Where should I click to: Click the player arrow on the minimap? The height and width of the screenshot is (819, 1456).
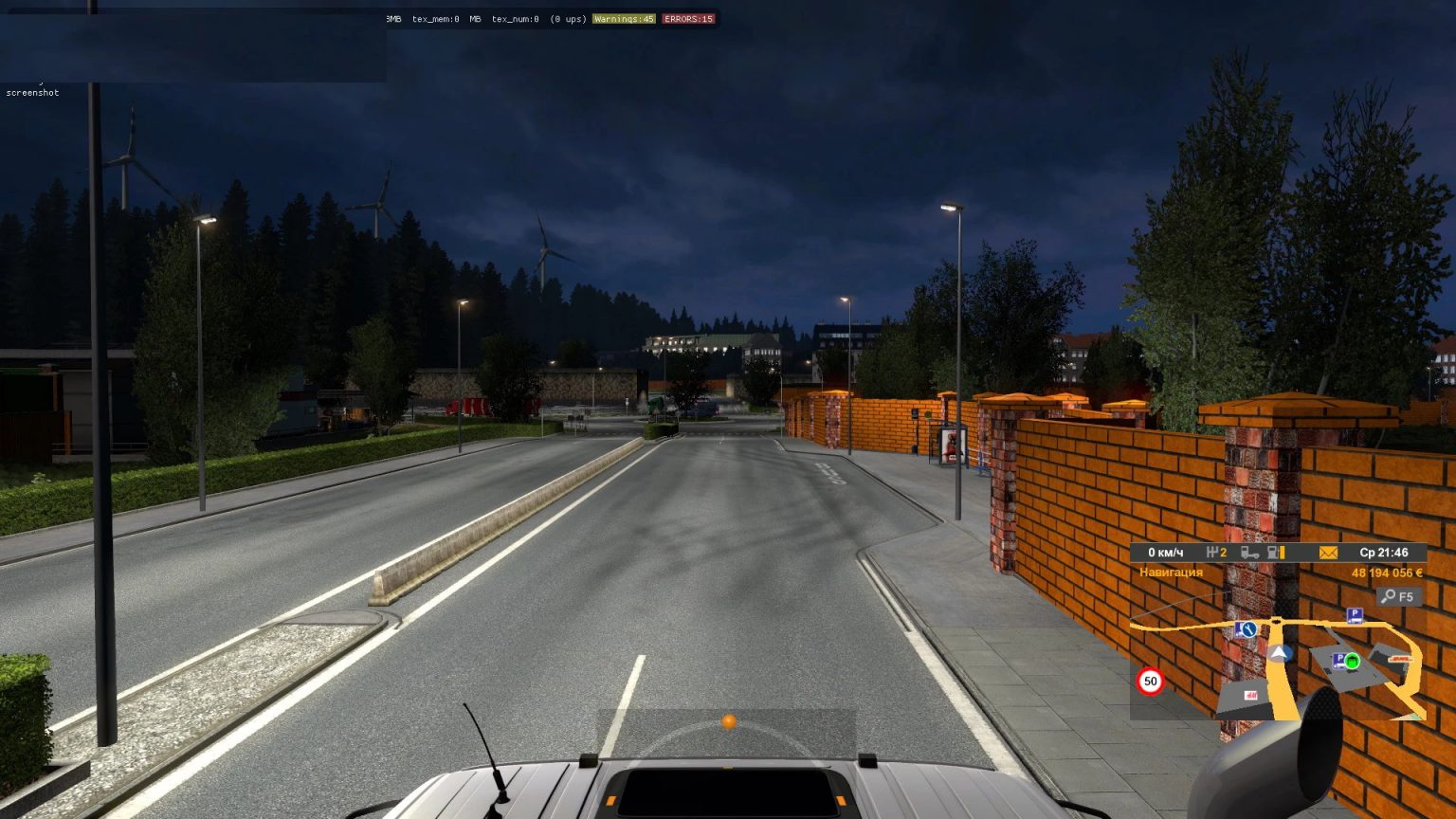(x=1280, y=652)
